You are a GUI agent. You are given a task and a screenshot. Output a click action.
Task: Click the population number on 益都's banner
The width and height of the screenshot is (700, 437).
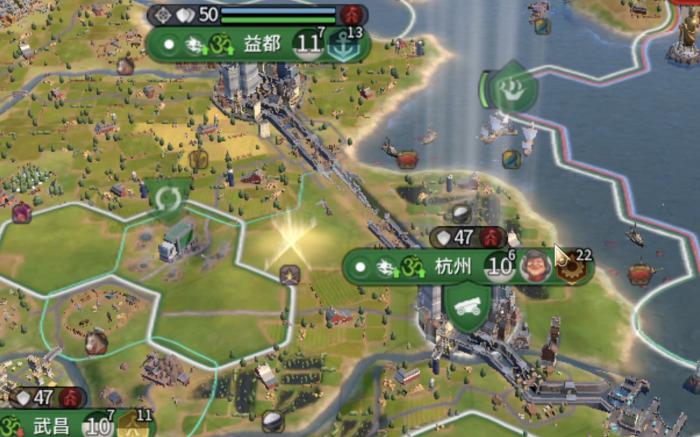point(308,45)
